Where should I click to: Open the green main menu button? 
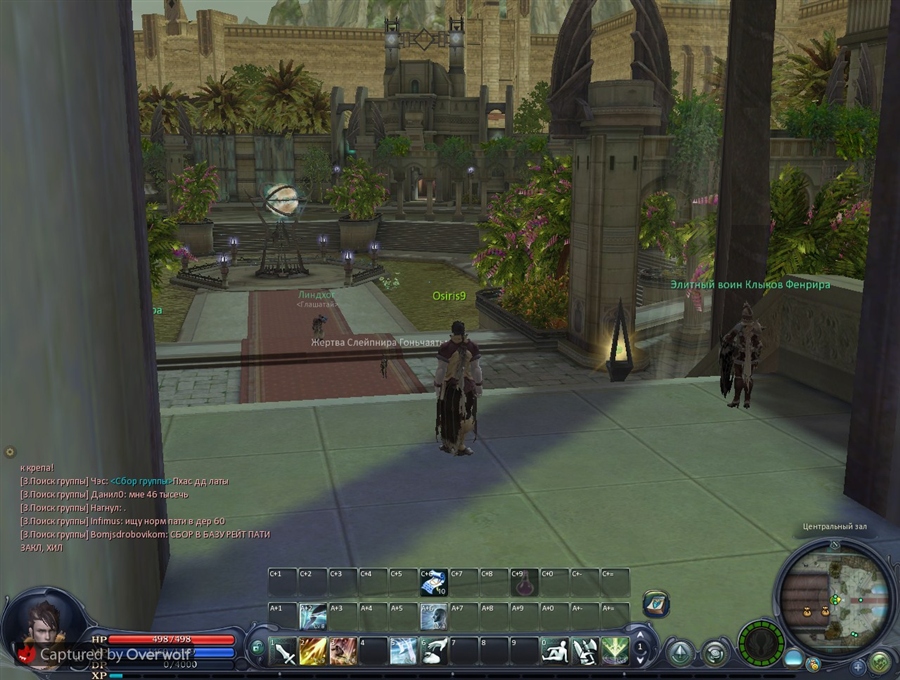[880, 662]
